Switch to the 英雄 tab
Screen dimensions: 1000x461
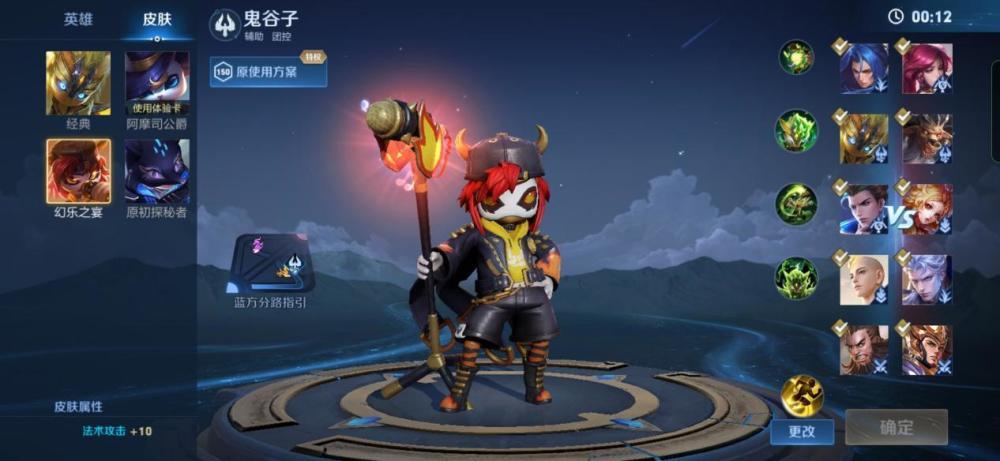78,19
